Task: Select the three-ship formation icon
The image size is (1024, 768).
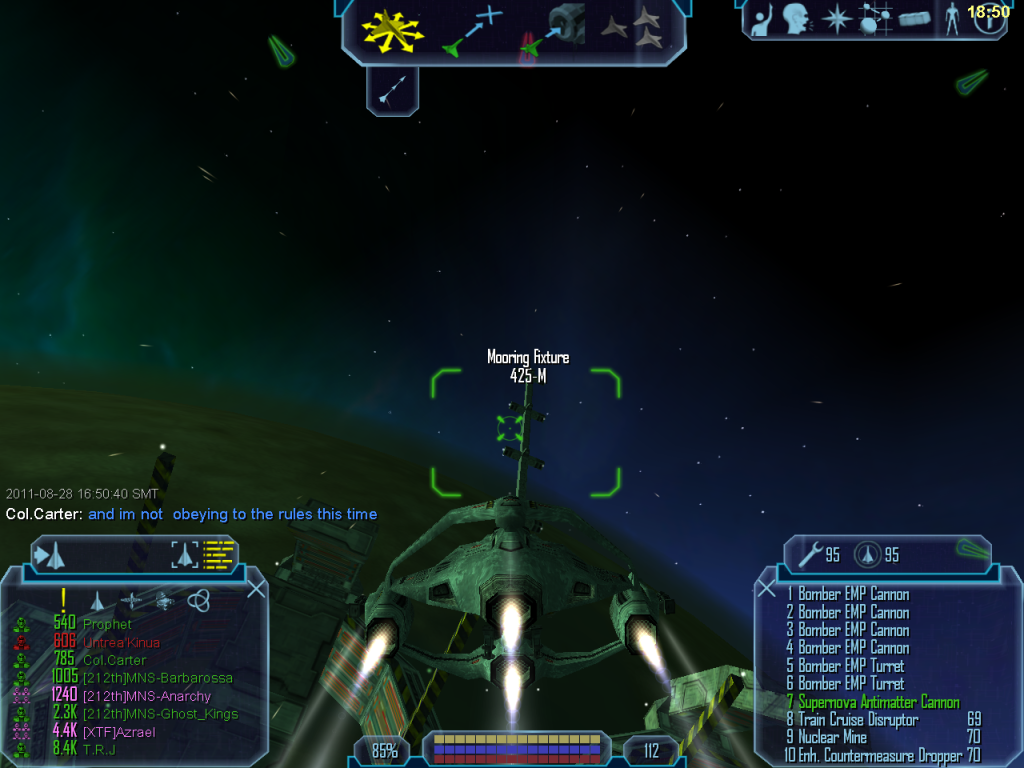Action: [632, 29]
